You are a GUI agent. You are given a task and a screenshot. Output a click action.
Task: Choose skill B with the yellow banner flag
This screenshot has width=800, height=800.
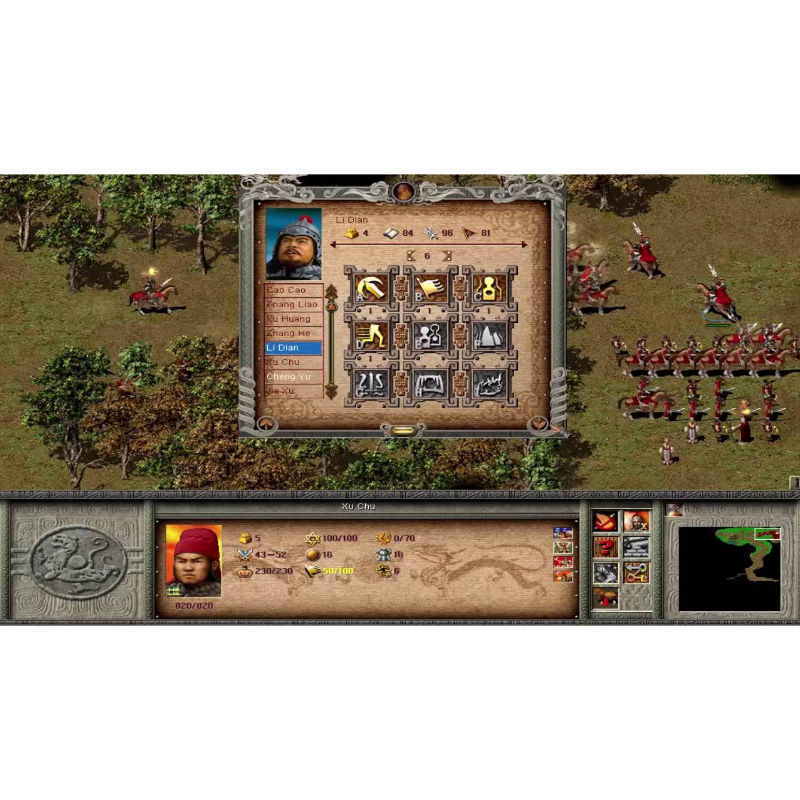pyautogui.click(x=431, y=289)
